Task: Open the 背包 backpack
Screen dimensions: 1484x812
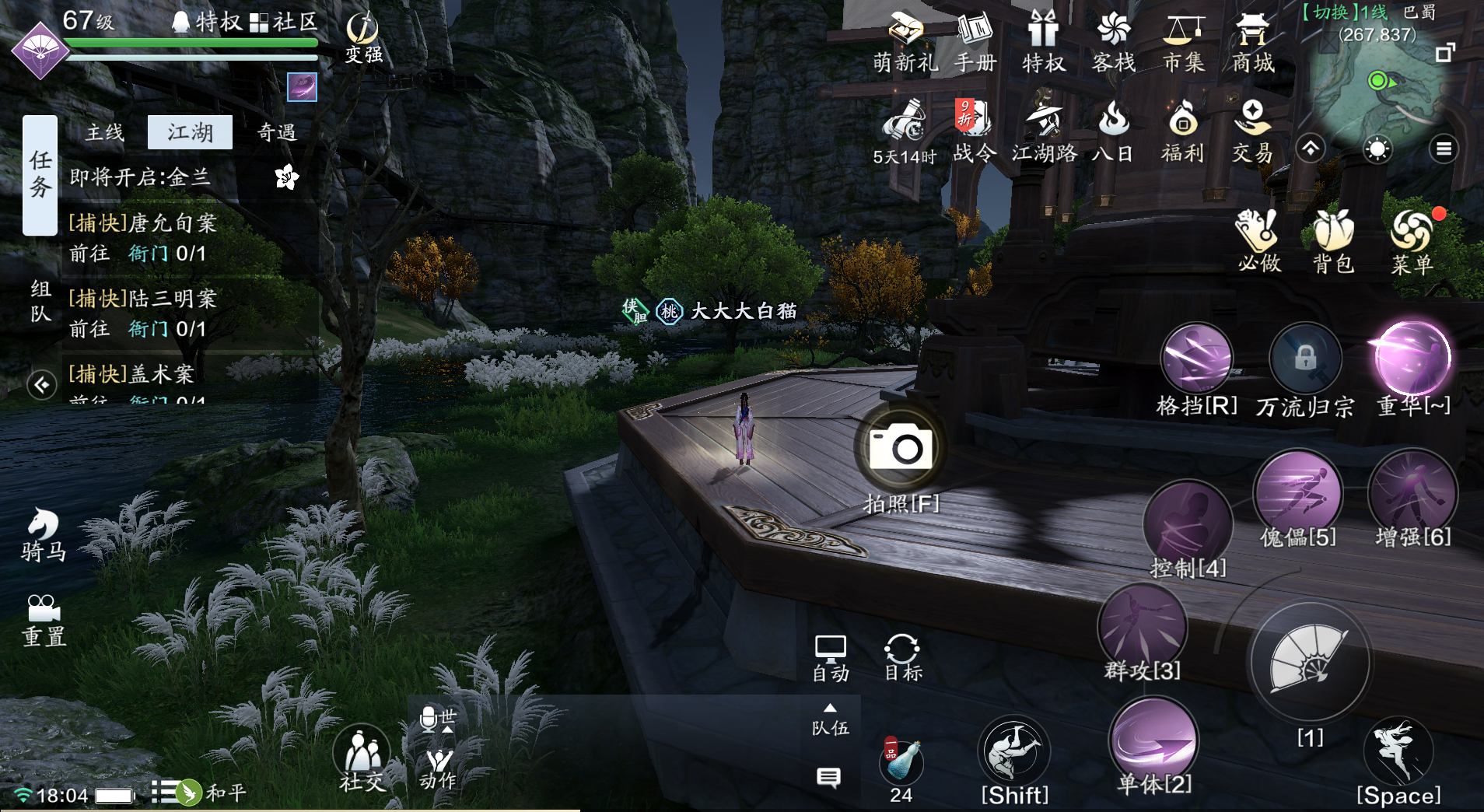Action: [1334, 240]
